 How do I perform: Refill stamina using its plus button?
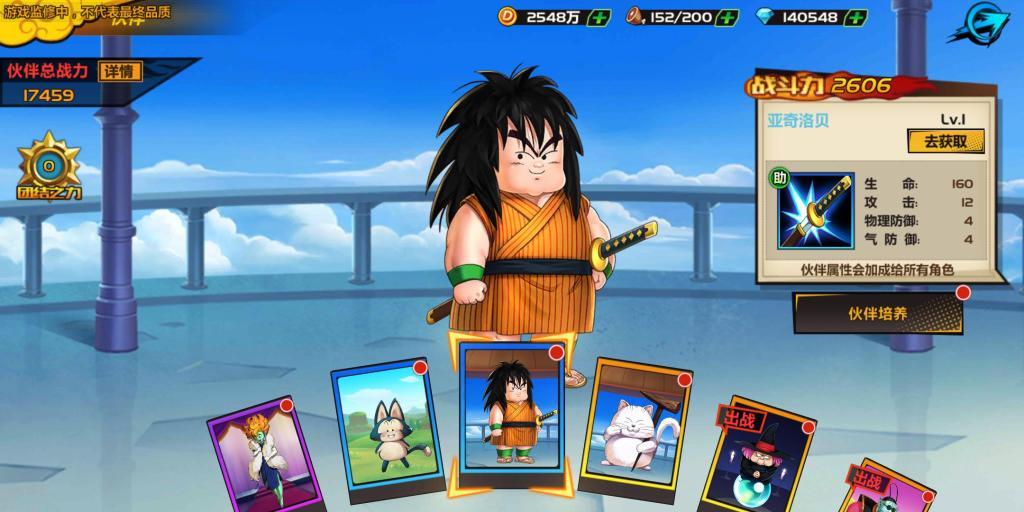pos(727,17)
